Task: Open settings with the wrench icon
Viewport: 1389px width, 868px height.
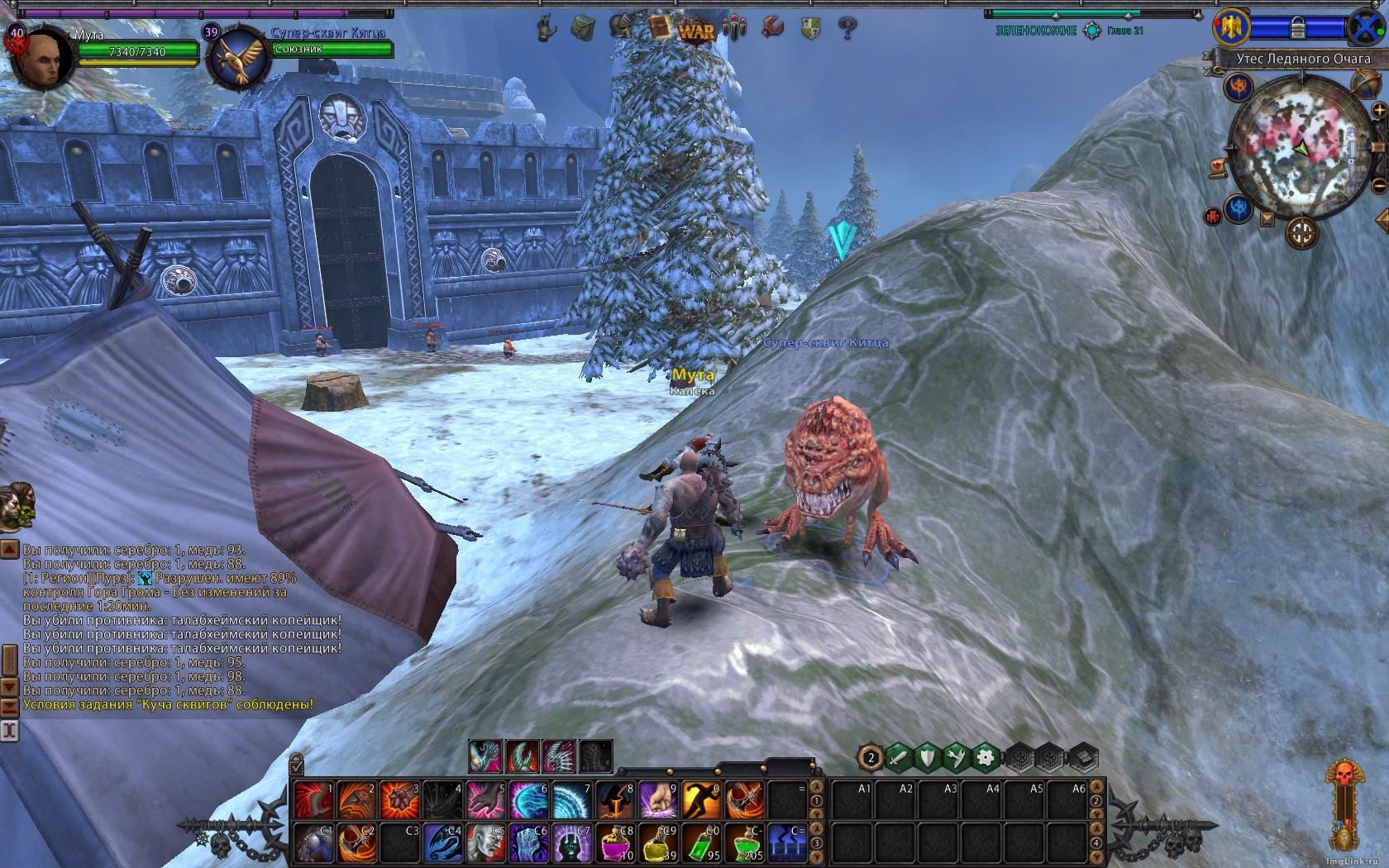Action: click(772, 27)
